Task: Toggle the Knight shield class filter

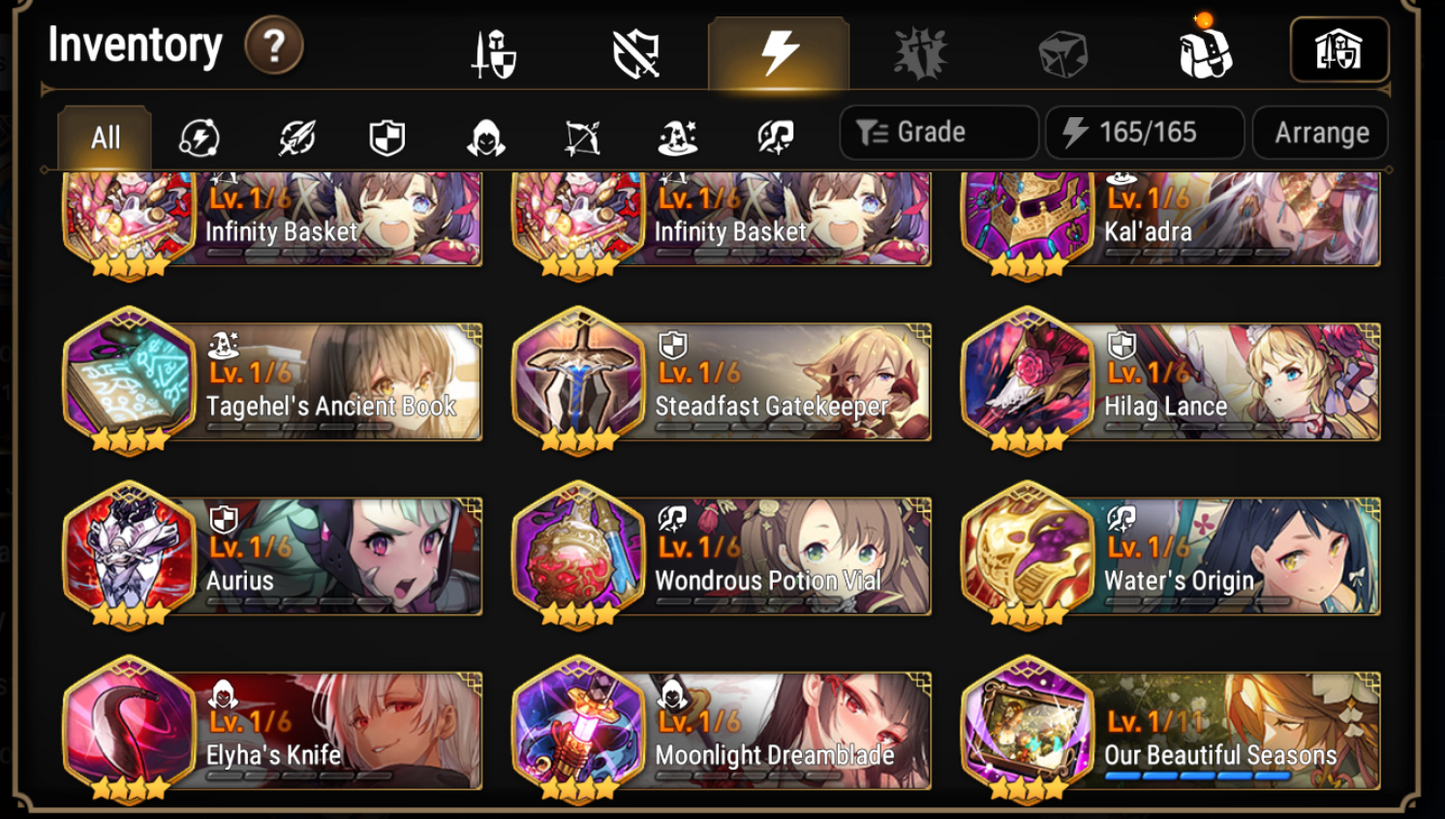Action: pyautogui.click(x=390, y=138)
